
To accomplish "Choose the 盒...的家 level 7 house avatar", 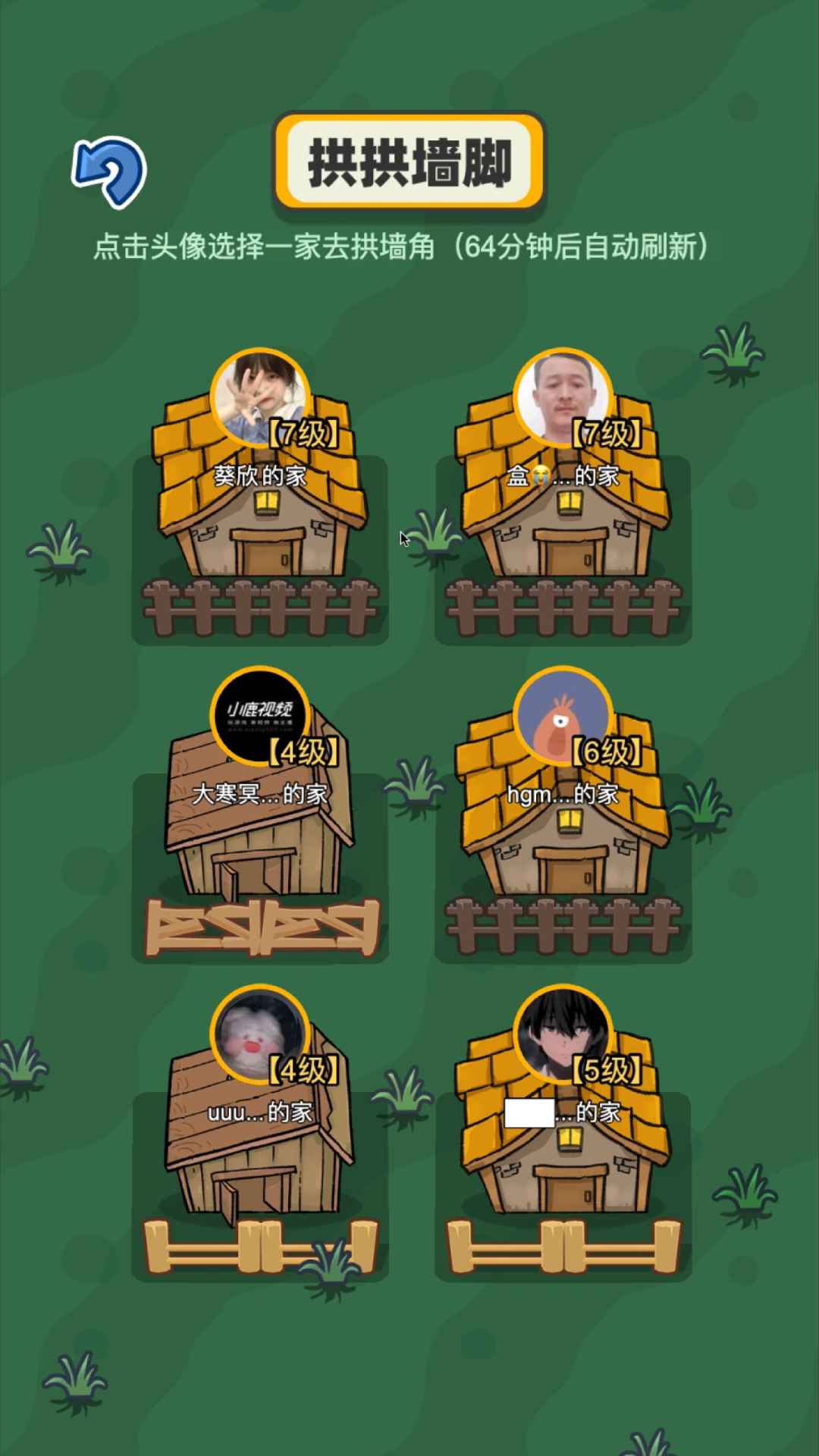I will pos(562,398).
